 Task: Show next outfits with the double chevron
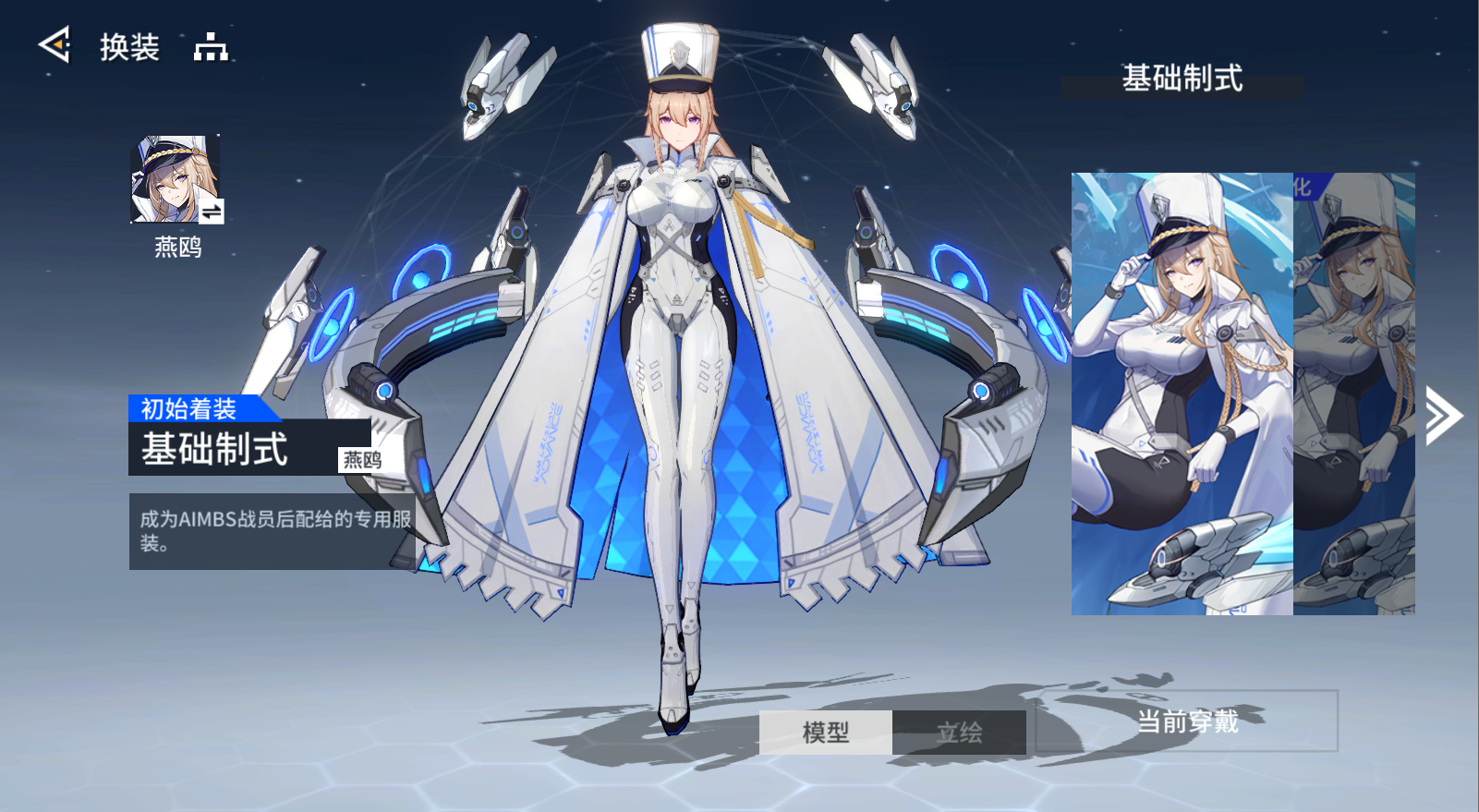1443,416
